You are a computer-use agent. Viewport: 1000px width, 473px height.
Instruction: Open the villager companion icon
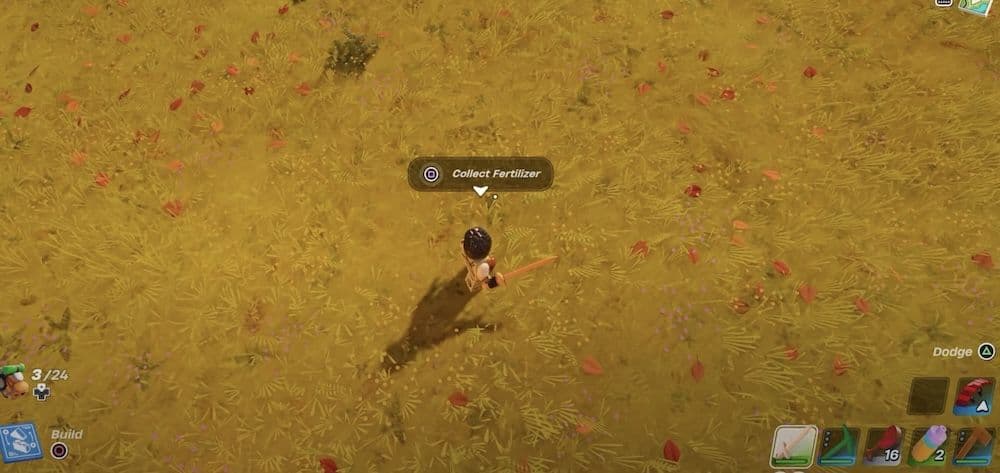13,380
